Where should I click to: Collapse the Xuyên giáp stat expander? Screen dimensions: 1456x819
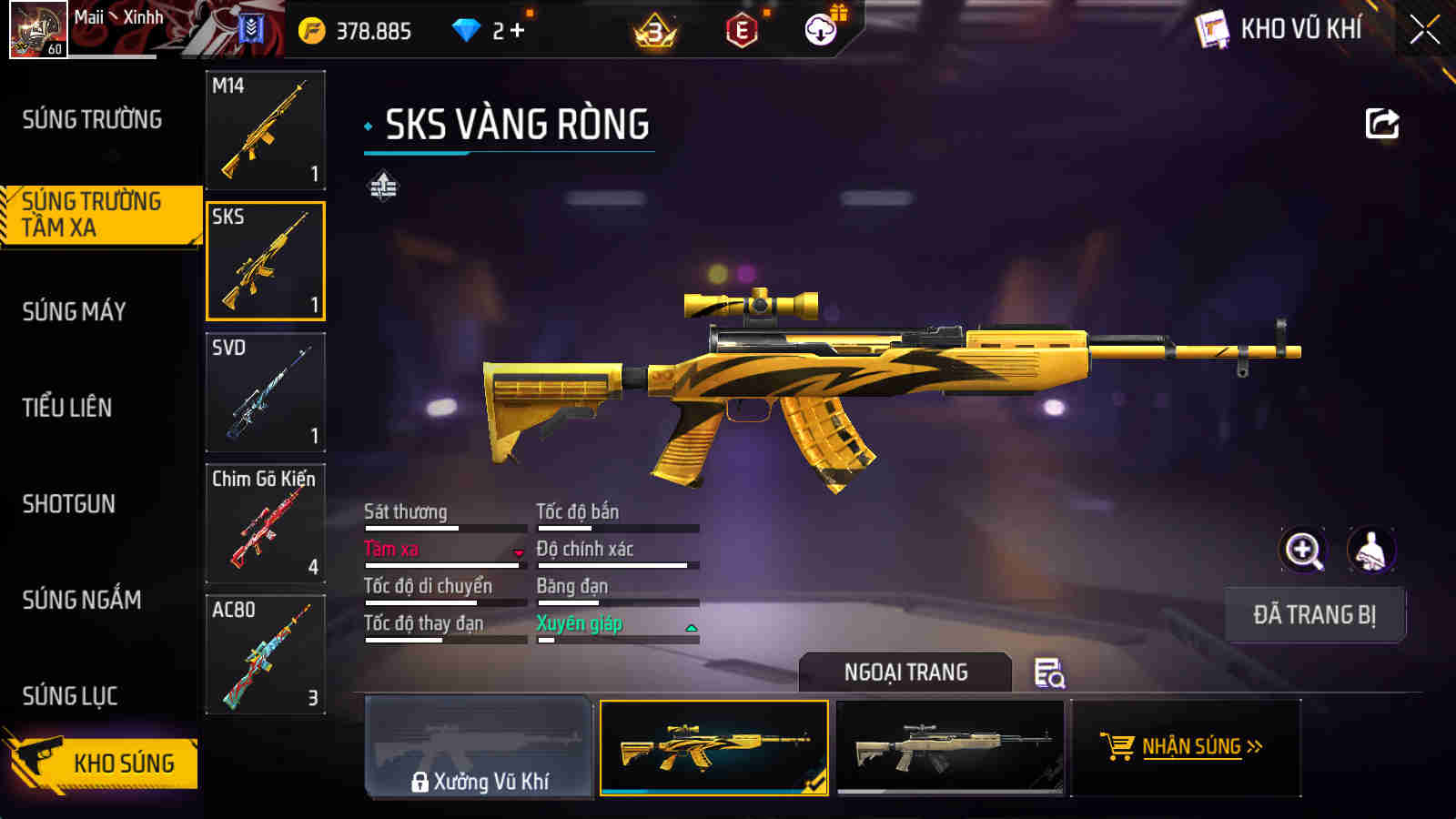[x=693, y=626]
